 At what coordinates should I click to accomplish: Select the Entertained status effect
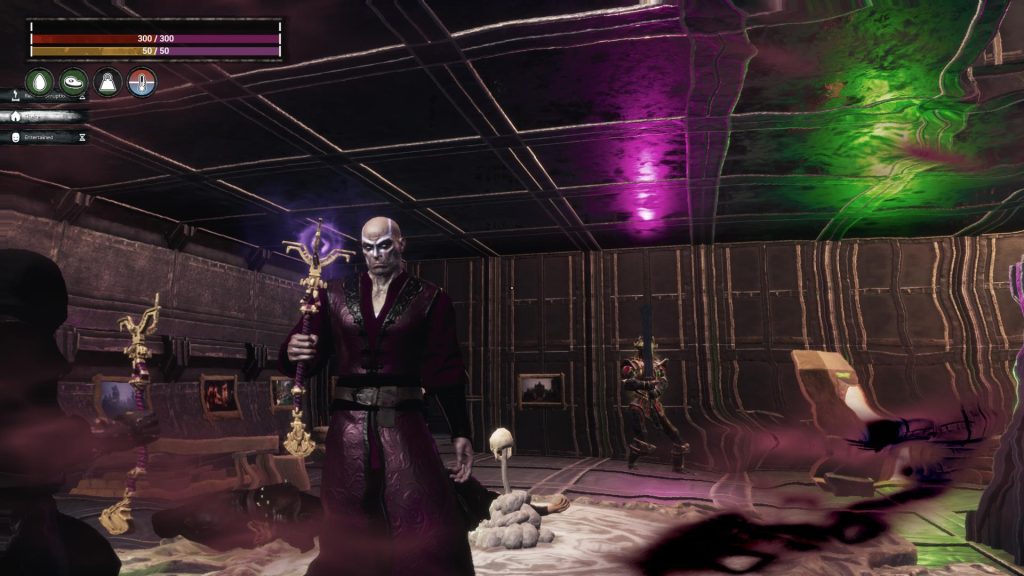(x=44, y=137)
